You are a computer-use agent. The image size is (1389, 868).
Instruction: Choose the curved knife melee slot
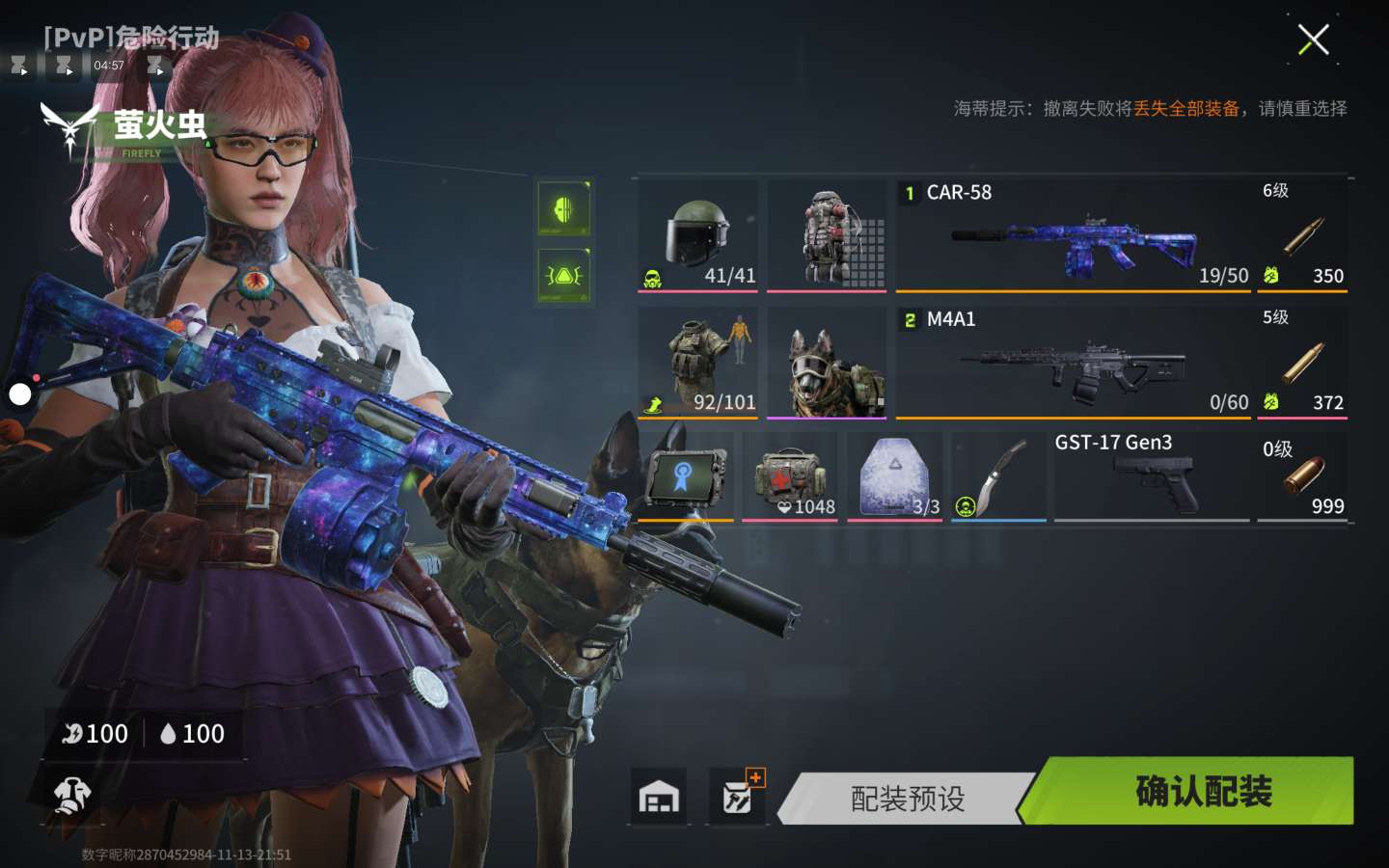[x=998, y=477]
